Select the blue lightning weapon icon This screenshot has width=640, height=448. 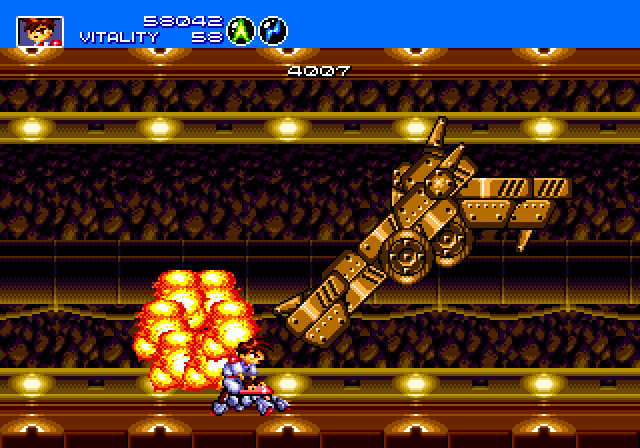click(x=273, y=31)
